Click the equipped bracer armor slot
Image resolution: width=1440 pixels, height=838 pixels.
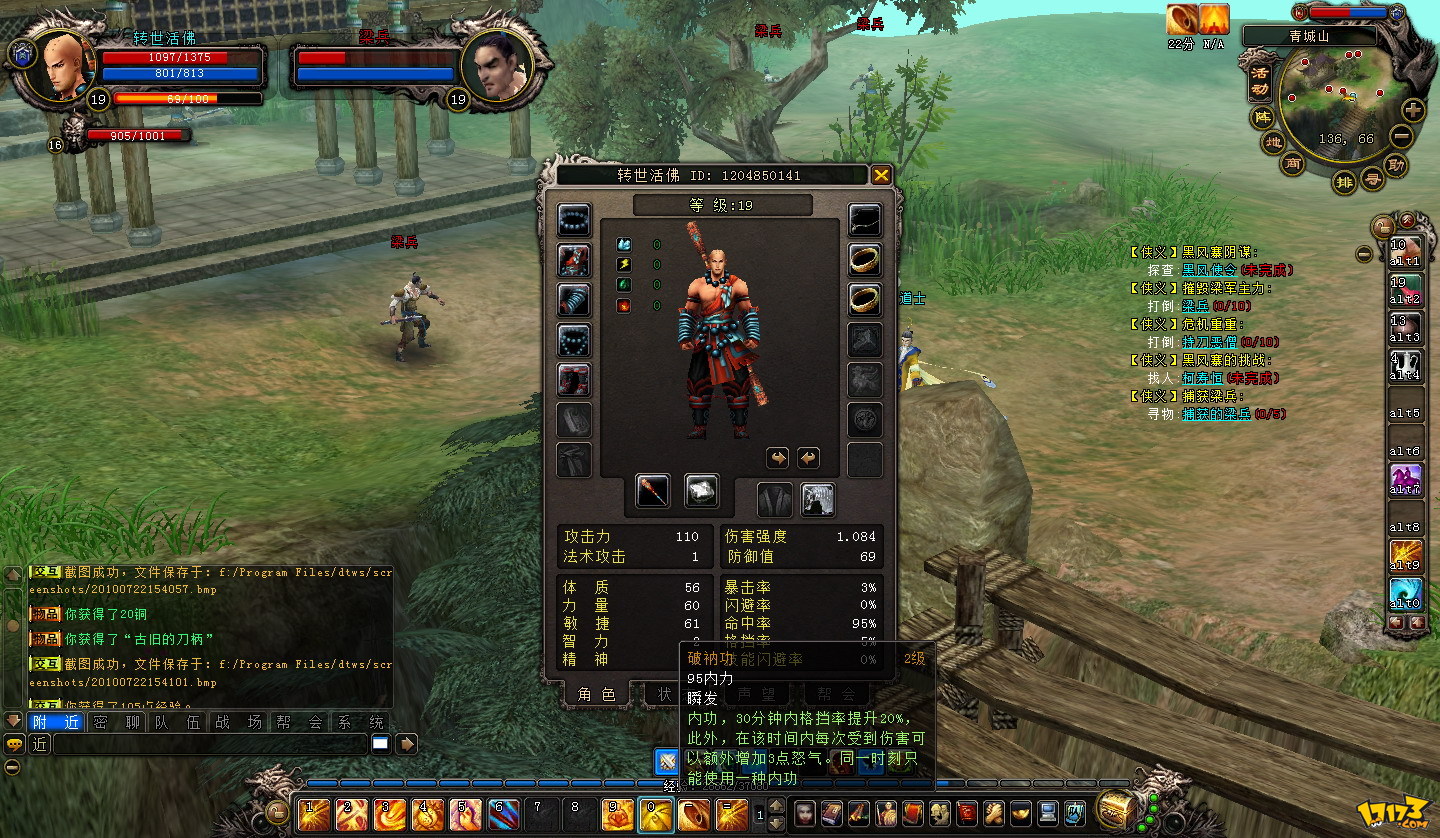coord(574,300)
